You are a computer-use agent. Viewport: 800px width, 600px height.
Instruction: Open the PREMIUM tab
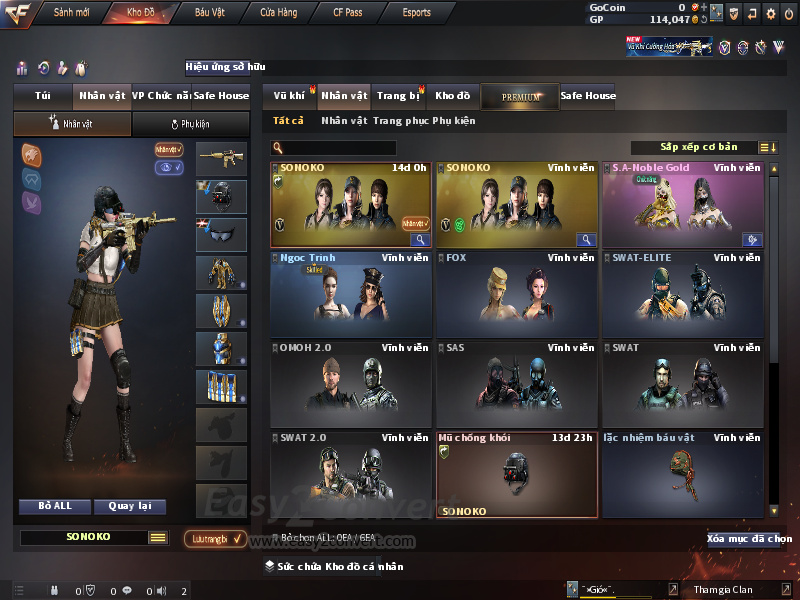pyautogui.click(x=520, y=96)
